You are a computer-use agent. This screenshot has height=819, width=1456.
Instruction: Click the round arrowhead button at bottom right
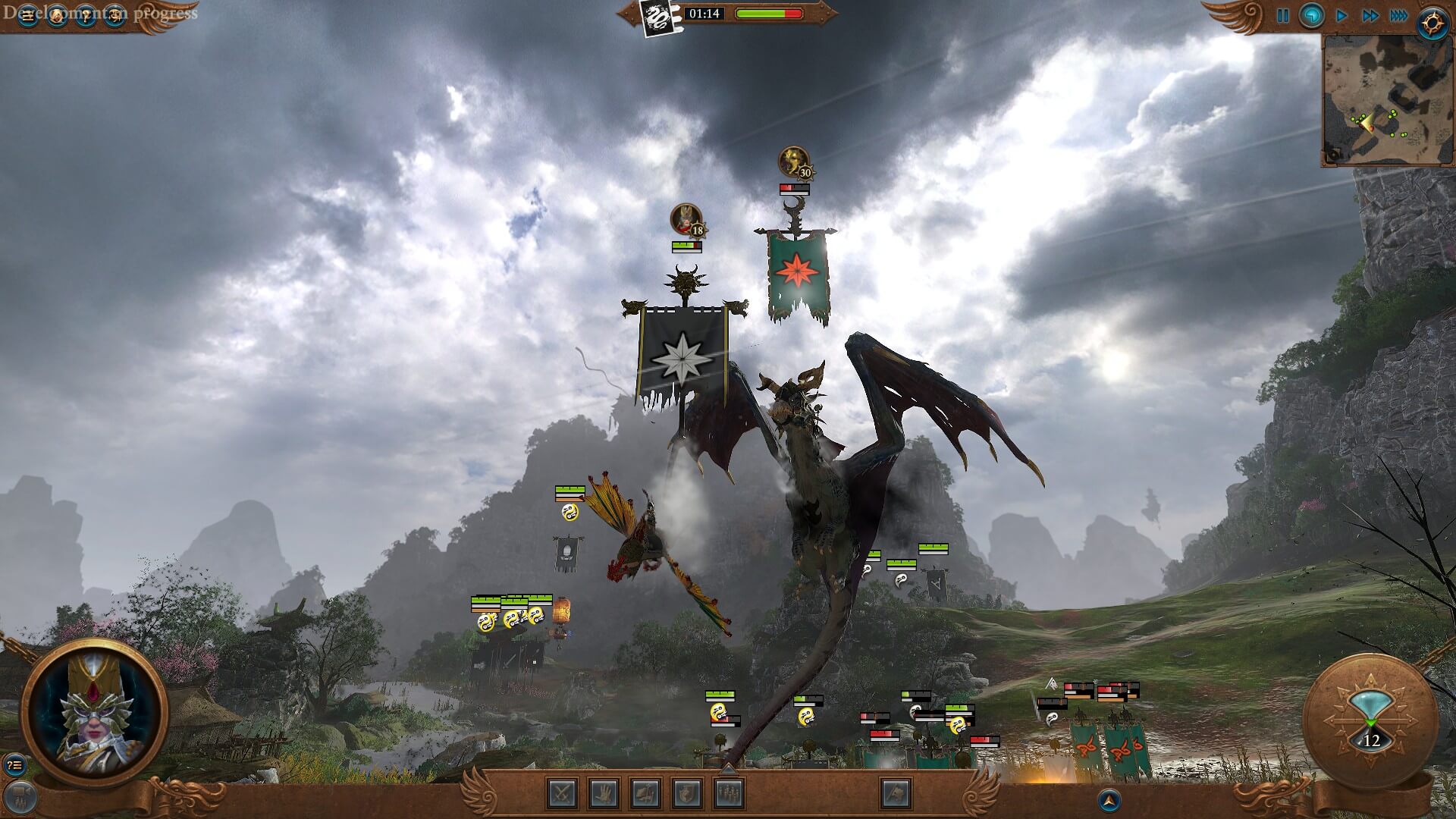tap(1109, 799)
